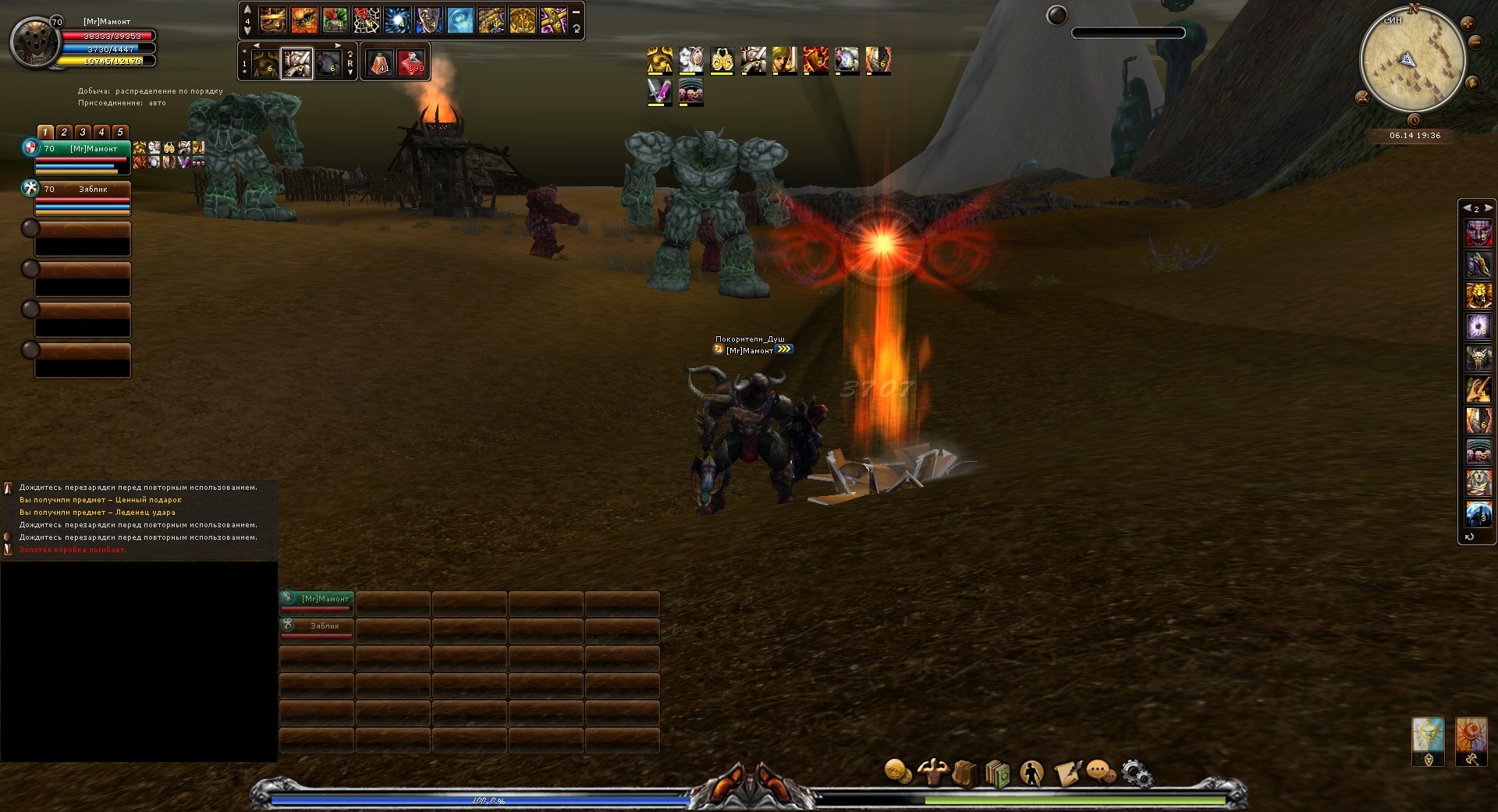Click the crossed swords button beside minimap
The width and height of the screenshot is (1498, 812).
1363,97
